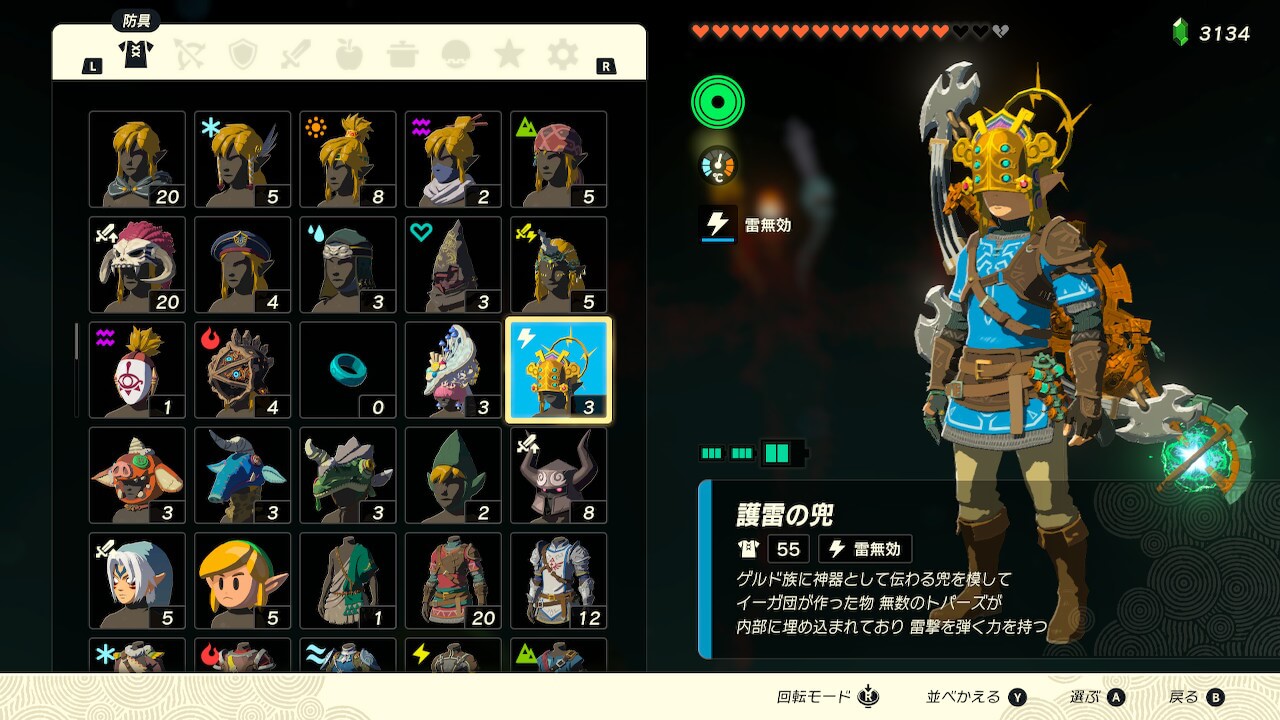Pick the horned skull Barbarian Helm
1280x720 pixels.
click(x=137, y=265)
